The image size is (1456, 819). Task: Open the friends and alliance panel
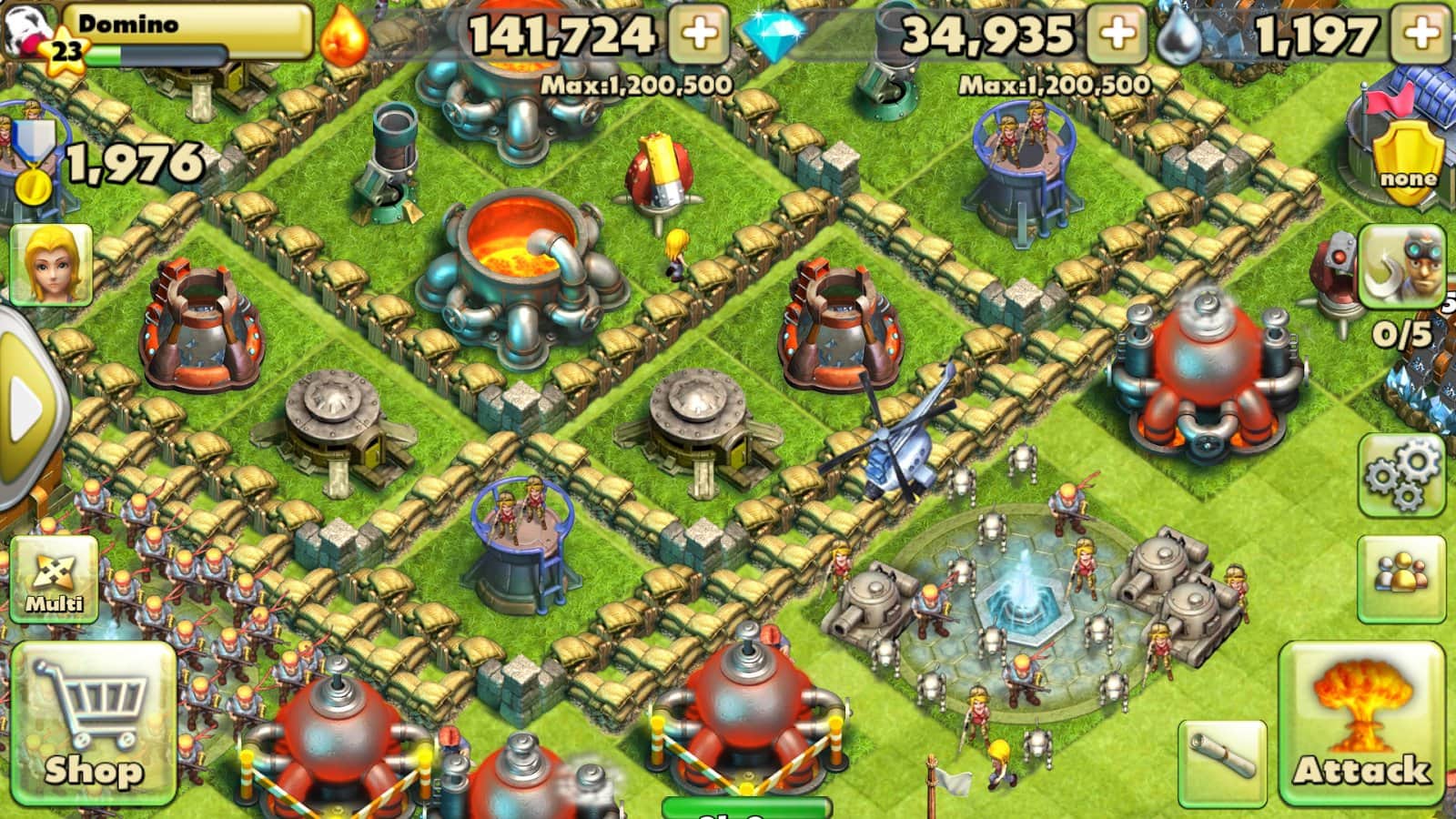[1401, 577]
